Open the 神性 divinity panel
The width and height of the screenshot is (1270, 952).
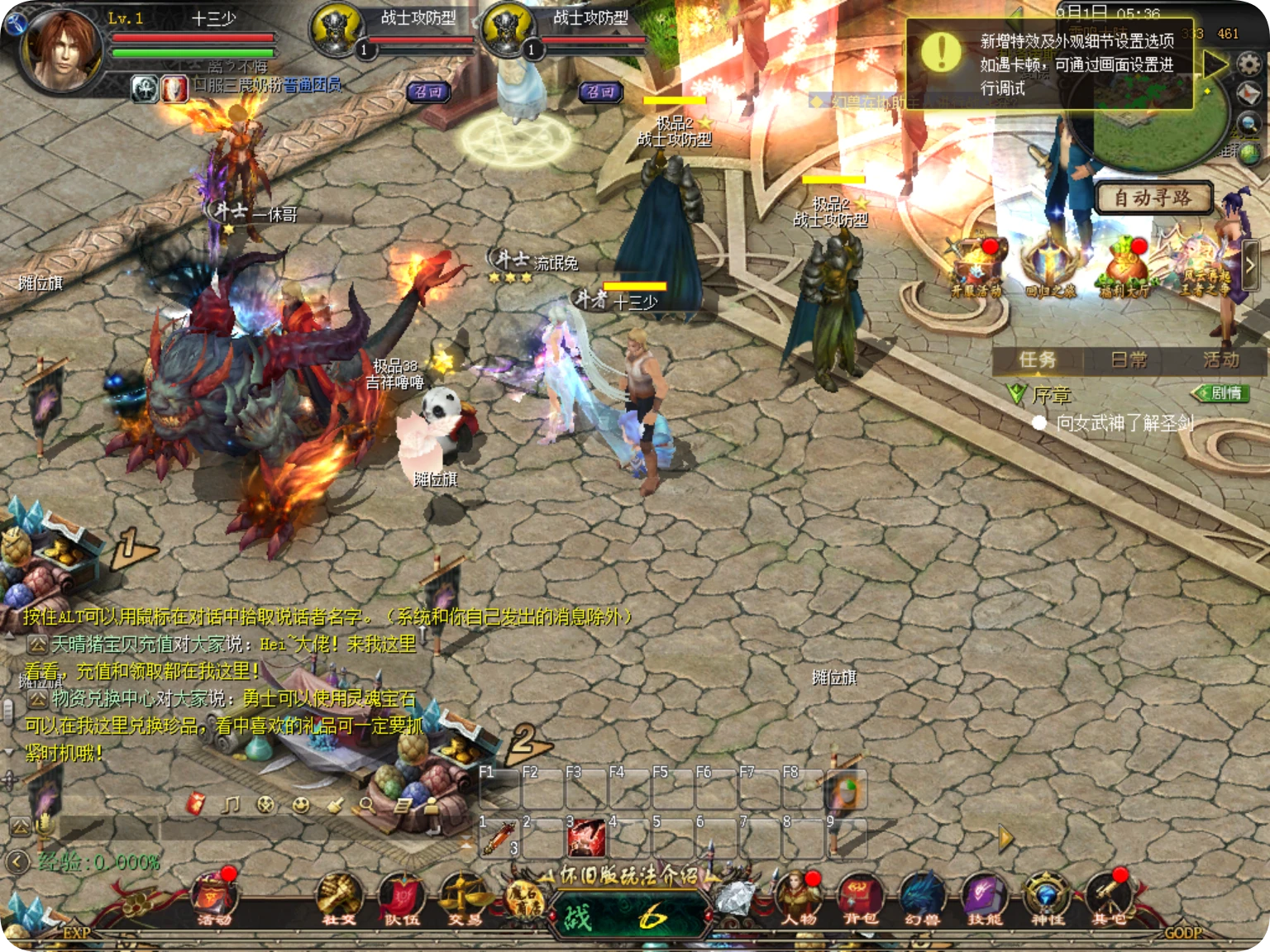coord(1047,897)
